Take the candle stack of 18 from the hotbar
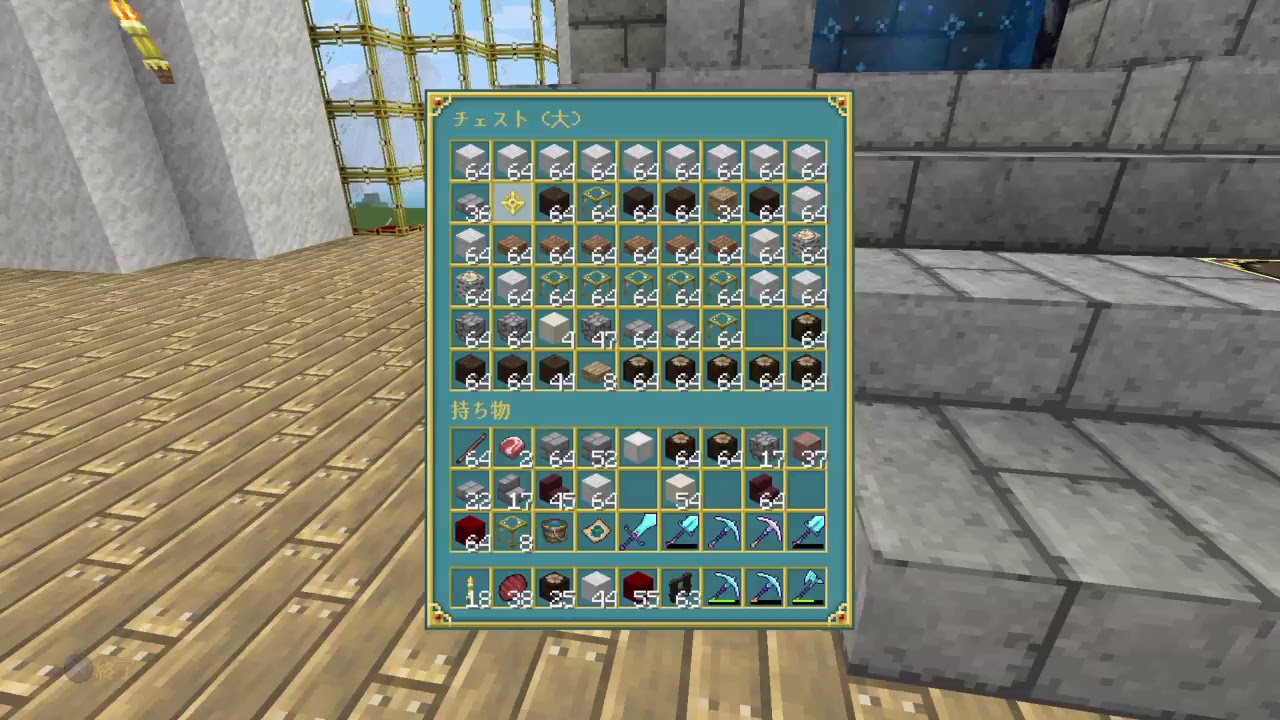The width and height of the screenshot is (1280, 720). click(x=470, y=587)
